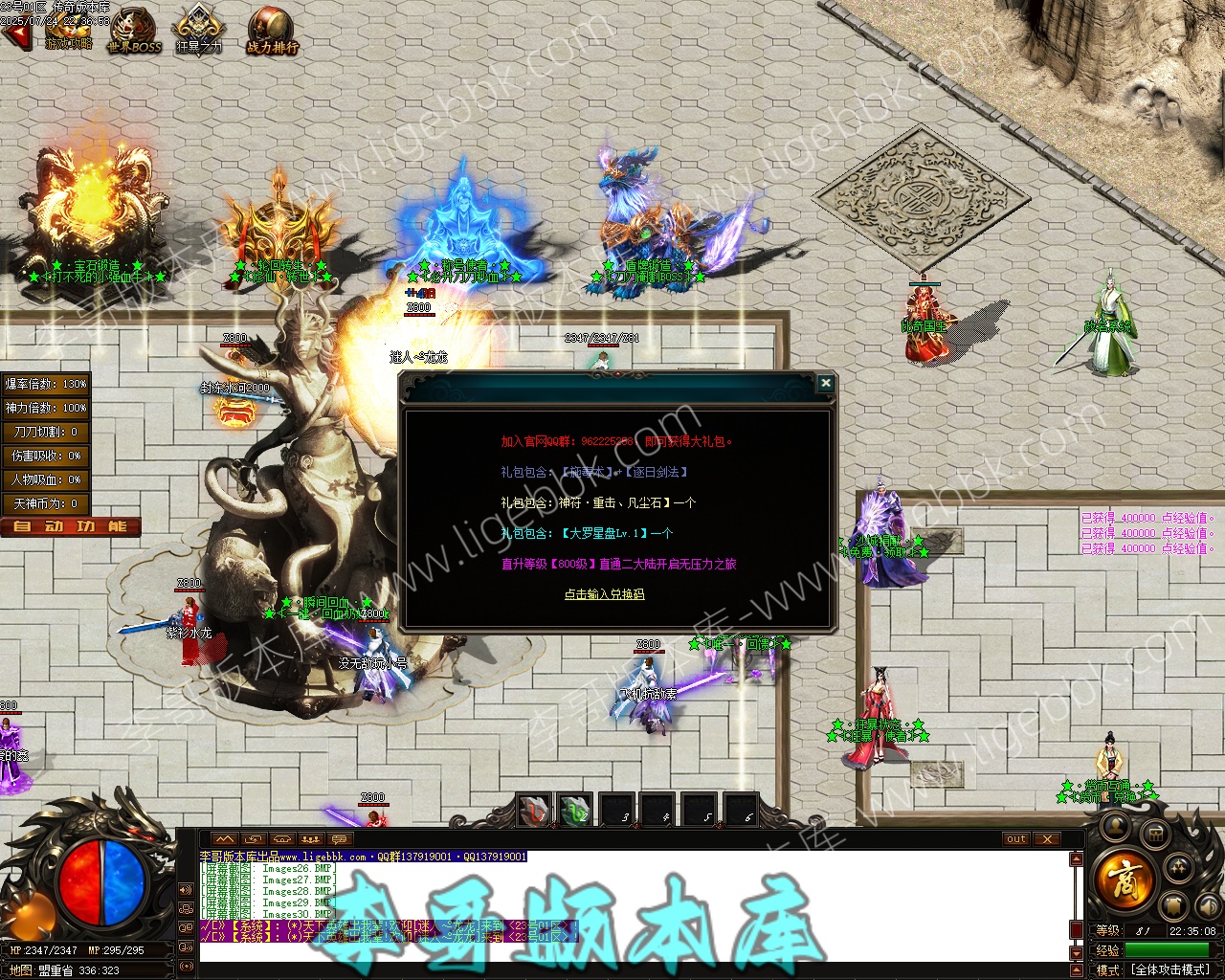Collapse top icons with the red arrow
The height and width of the screenshot is (980, 1225).
click(x=15, y=36)
